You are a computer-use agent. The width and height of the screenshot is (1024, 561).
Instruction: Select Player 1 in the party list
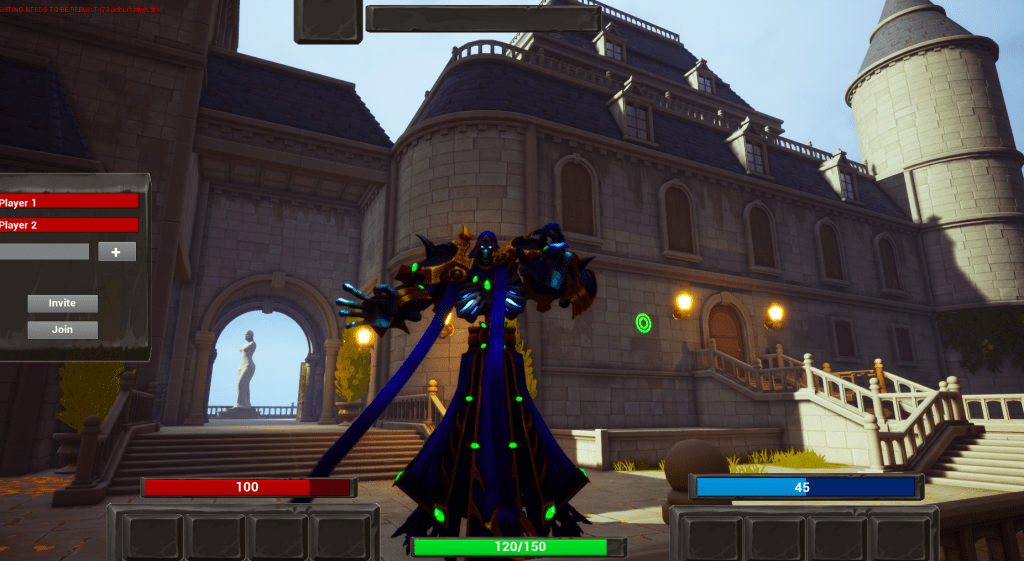pos(68,202)
